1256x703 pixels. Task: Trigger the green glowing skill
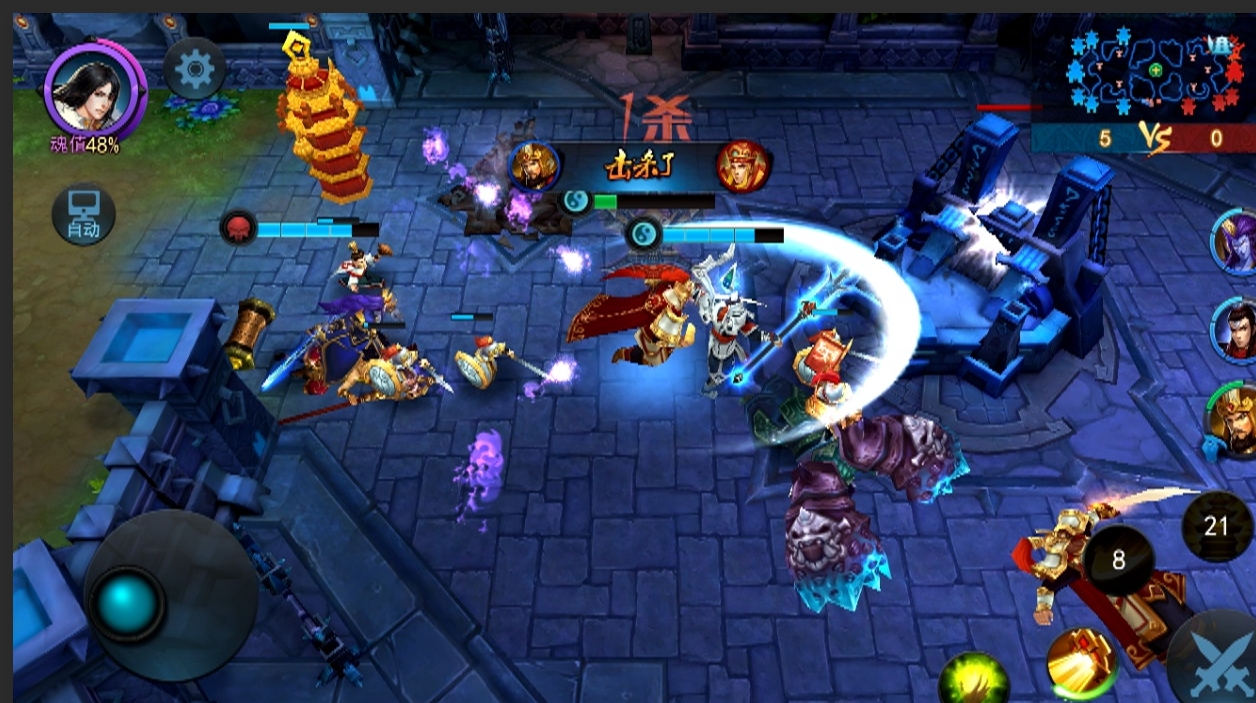[x=973, y=679]
